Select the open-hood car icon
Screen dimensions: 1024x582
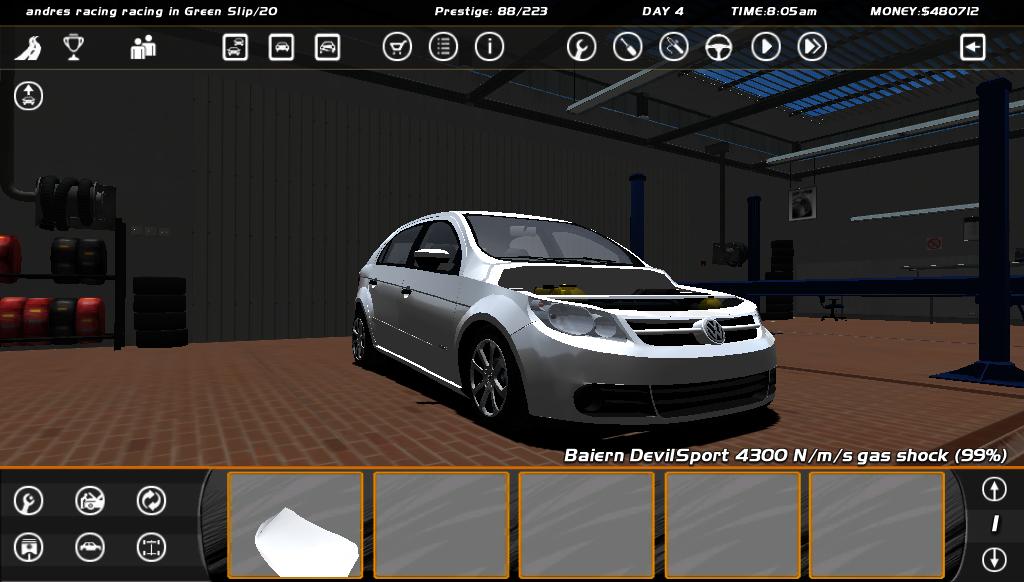(90, 500)
